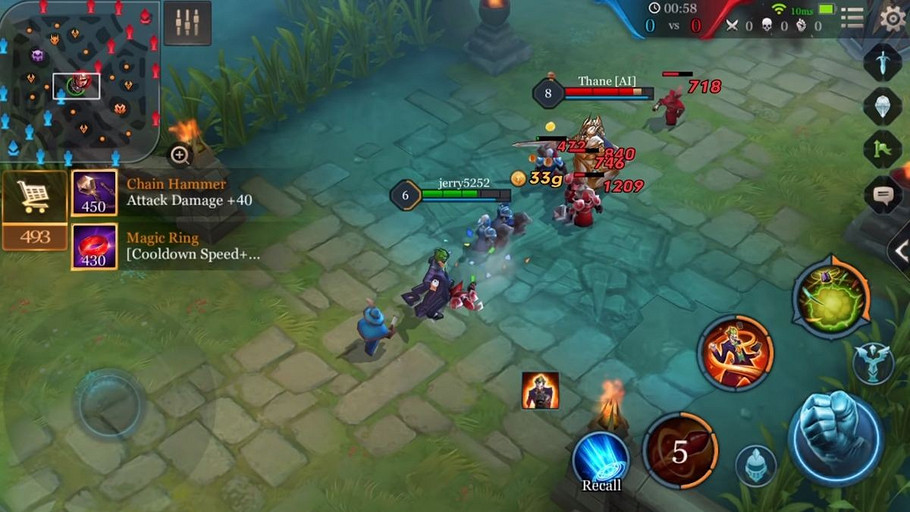Activate the Recall ability
910x512 pixels.
(x=601, y=458)
